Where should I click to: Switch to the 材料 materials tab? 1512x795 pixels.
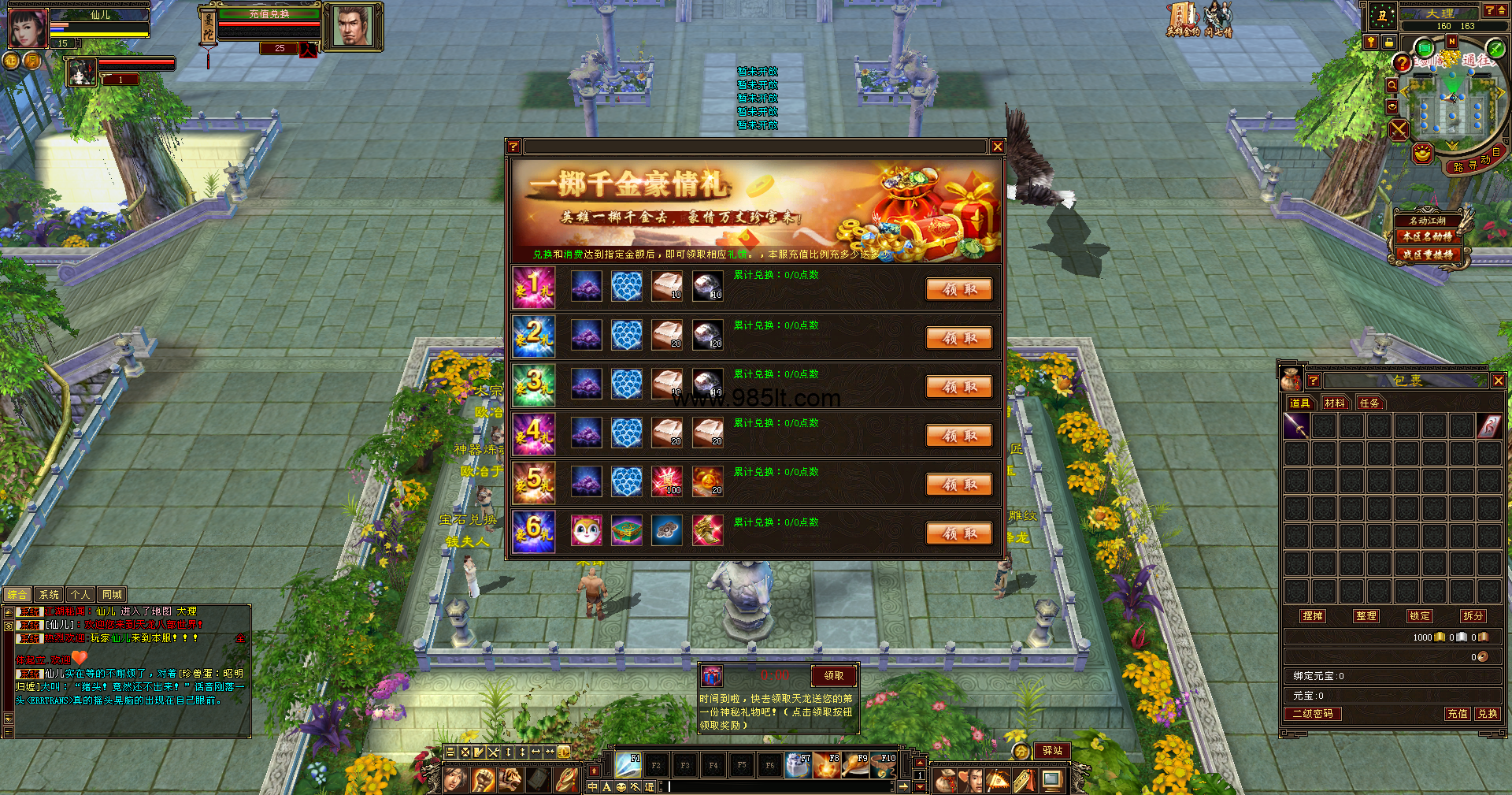click(1334, 403)
